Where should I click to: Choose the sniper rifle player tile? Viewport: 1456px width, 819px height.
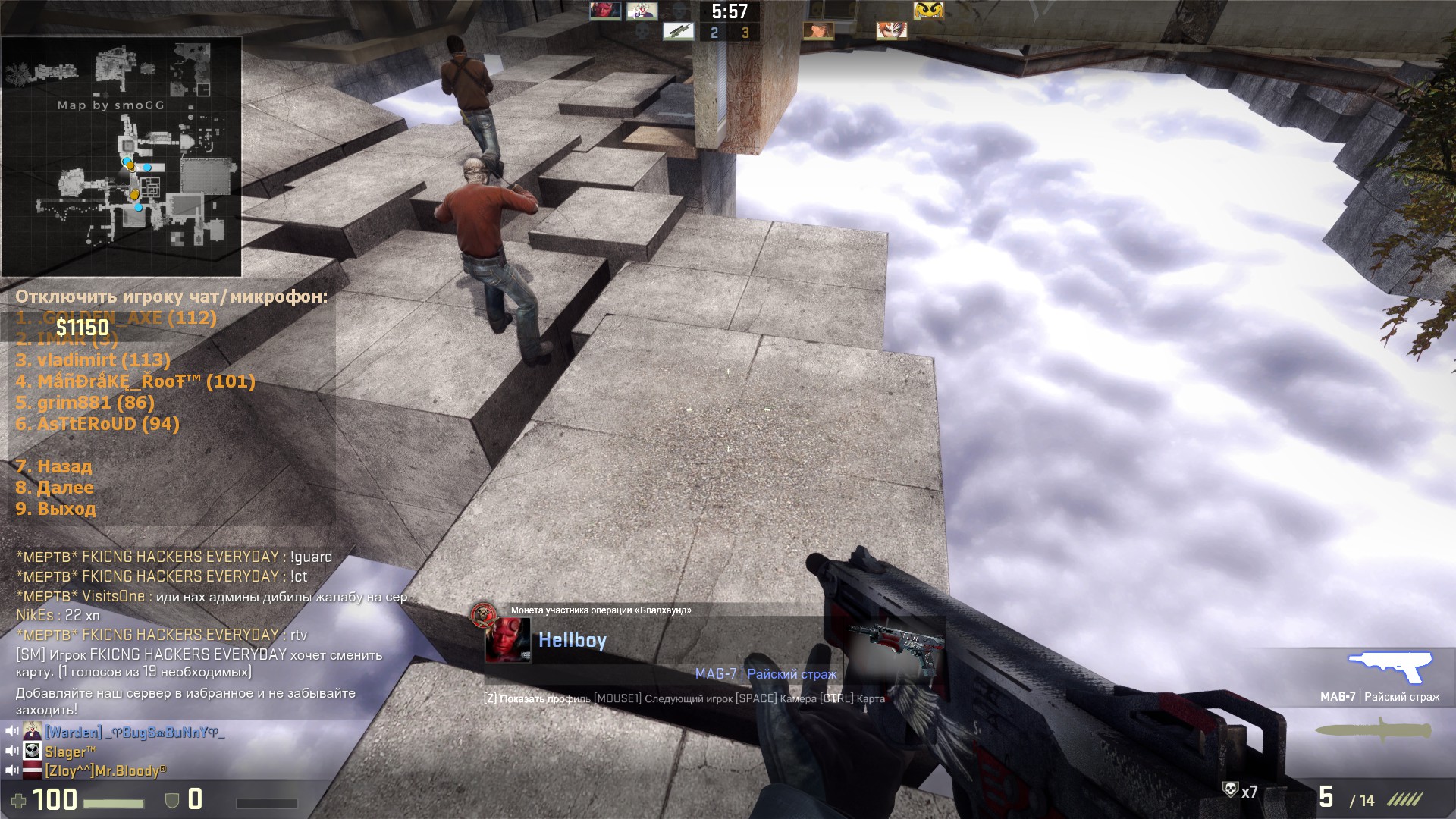(x=677, y=31)
